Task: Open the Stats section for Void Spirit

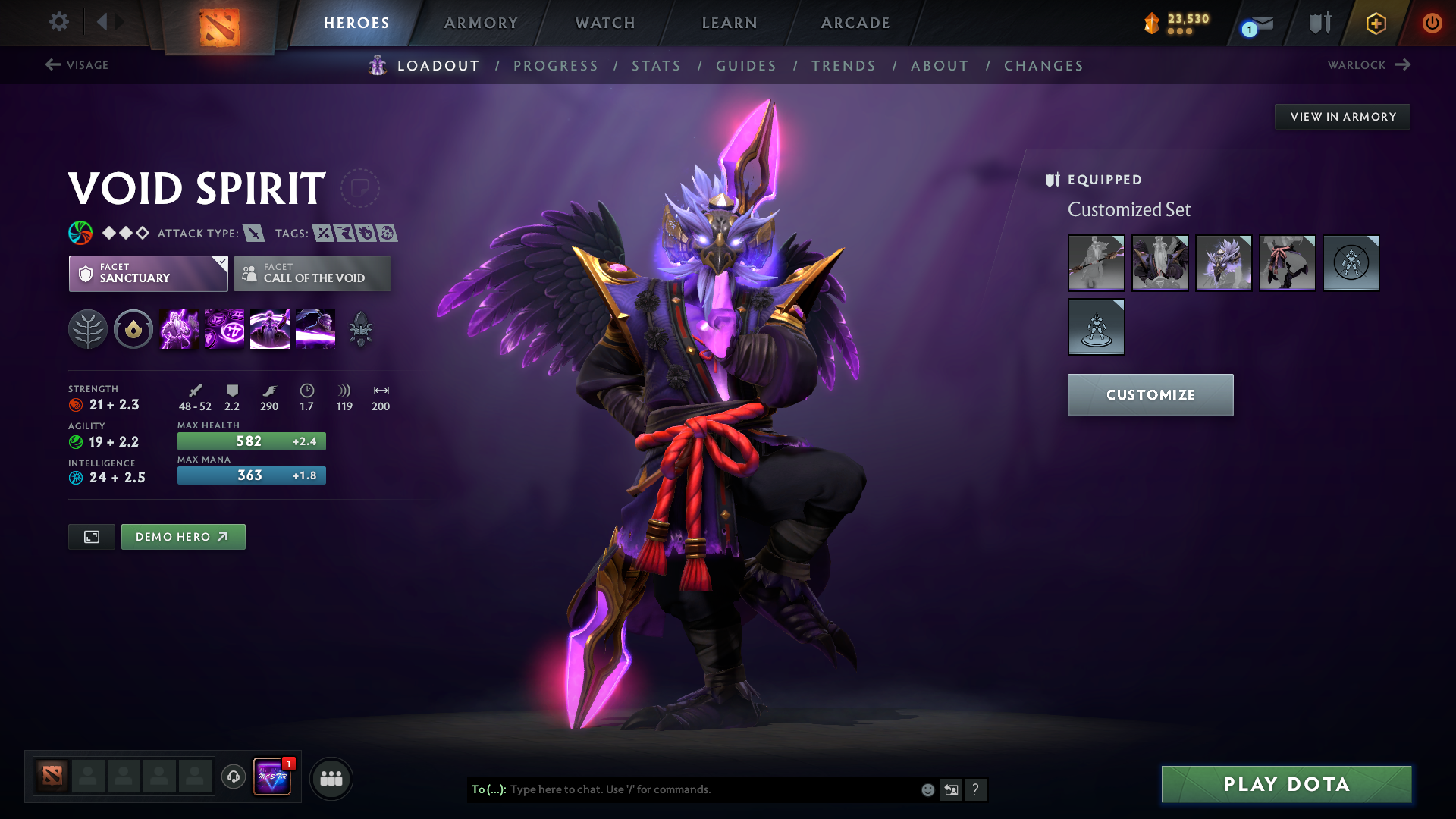Action: tap(656, 66)
